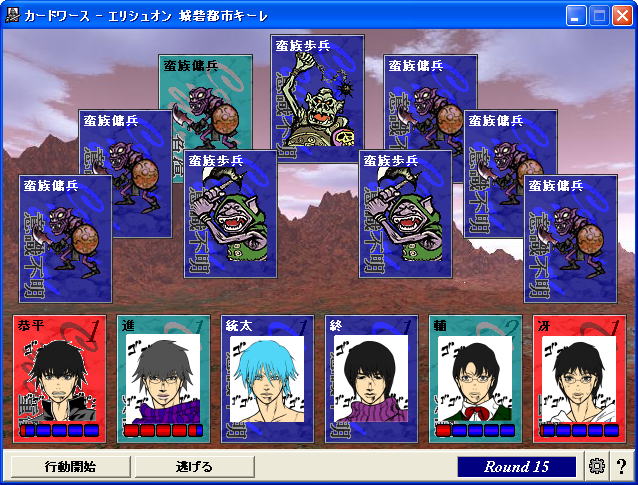This screenshot has height=485, width=638.
Task: Choose the 逃げる escape button
Action: (x=194, y=466)
